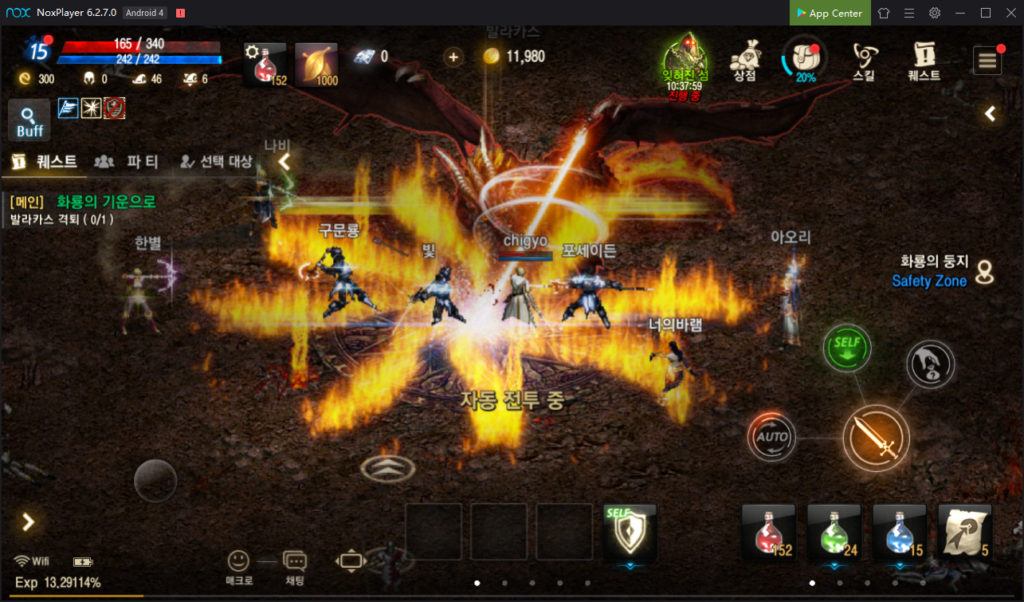Activate the SELF shield skill slot
Image resolution: width=1024 pixels, height=602 pixels.
[x=630, y=531]
